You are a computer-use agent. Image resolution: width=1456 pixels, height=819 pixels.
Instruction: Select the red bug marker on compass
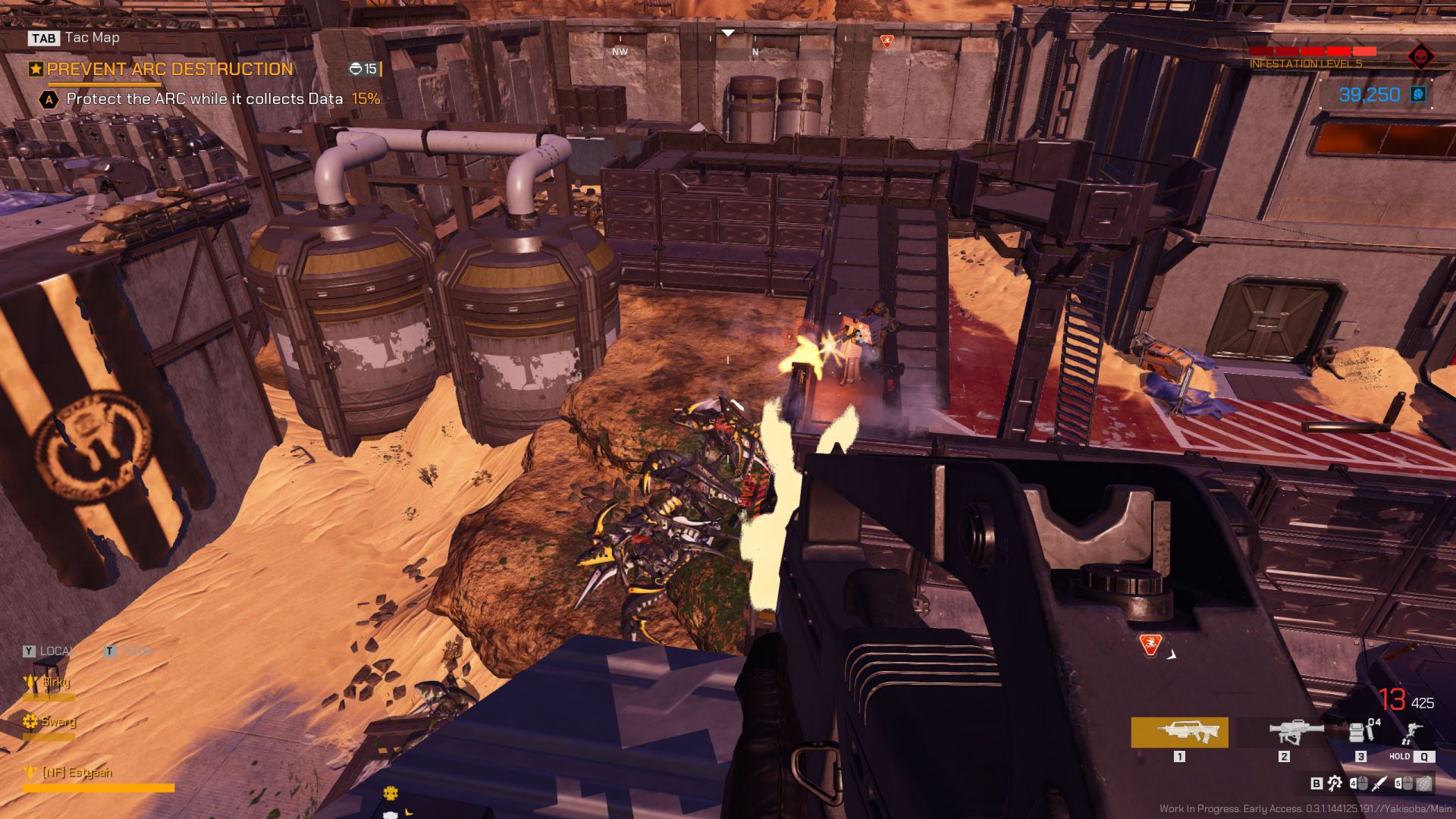tap(887, 41)
